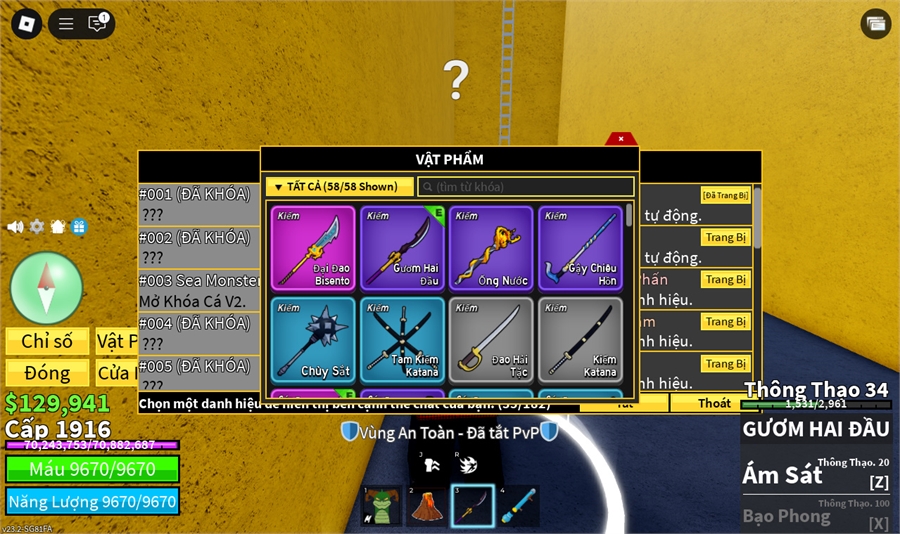
Task: Open the Roblox menu logo button
Action: pos(26,24)
